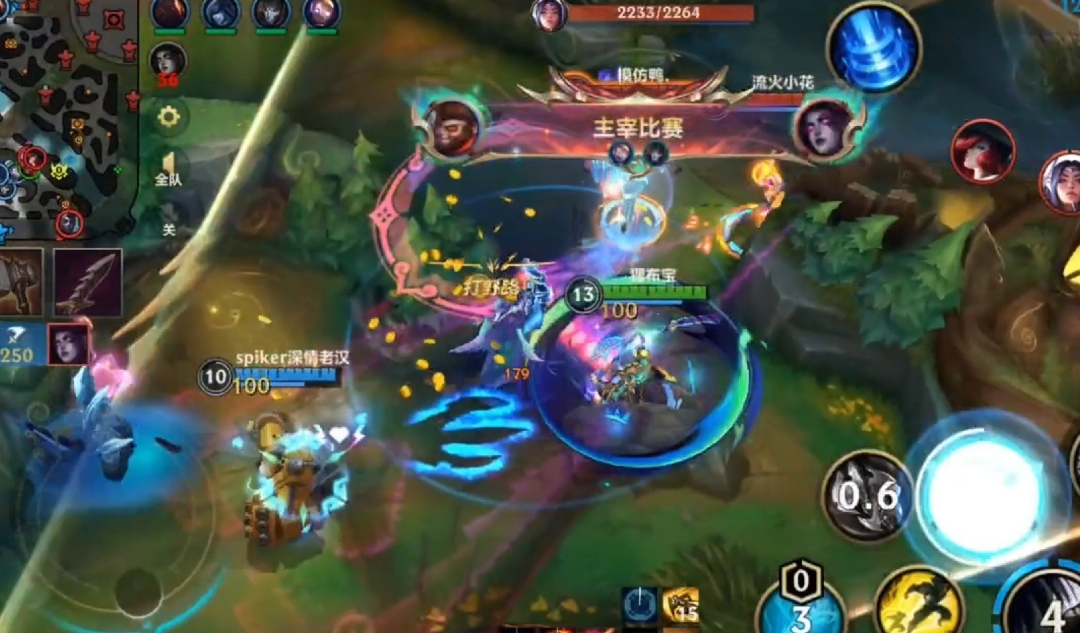The height and width of the screenshot is (633, 1080).
Task: Open the shop via the 250 gold button
Action: (x=18, y=347)
